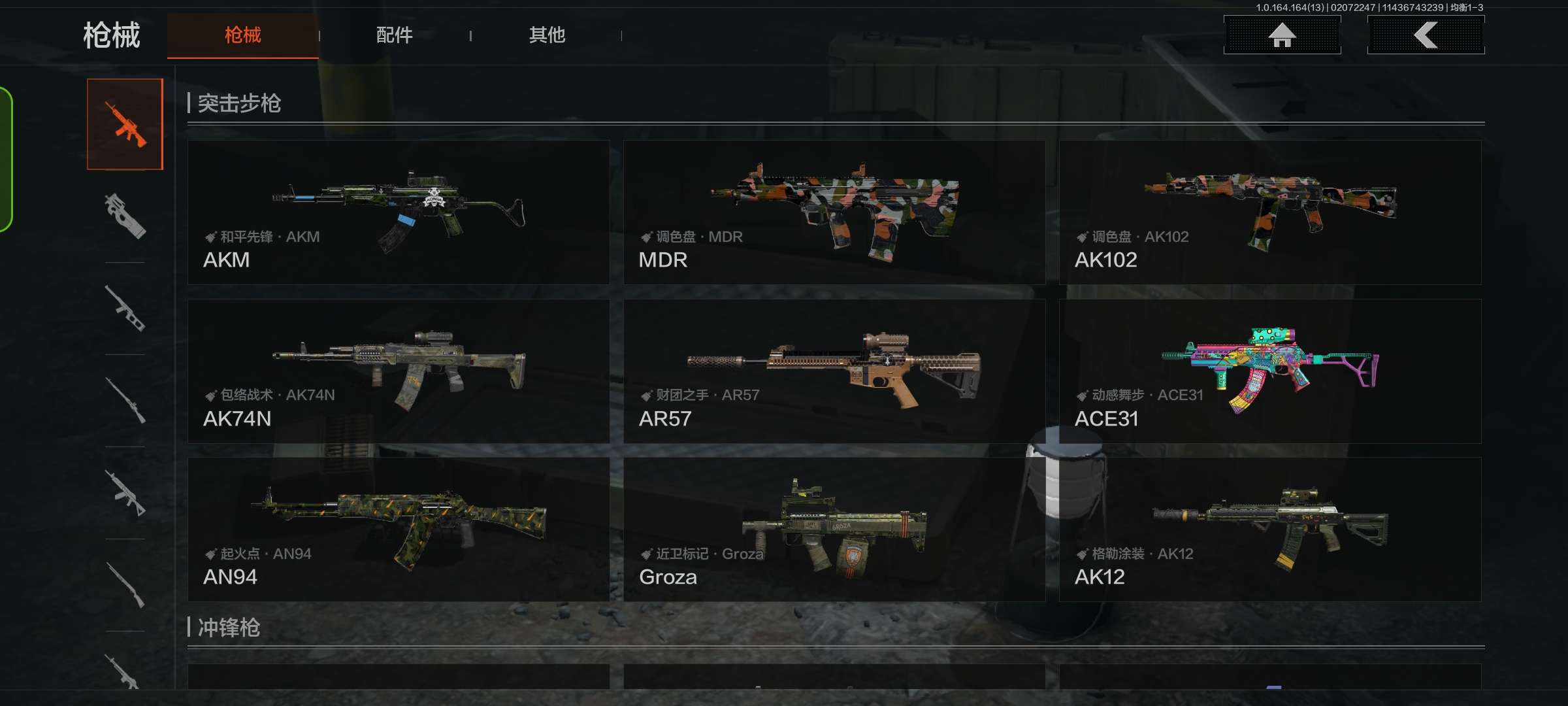The image size is (1568, 706).
Task: Go to the home screen
Action: tap(1282, 35)
